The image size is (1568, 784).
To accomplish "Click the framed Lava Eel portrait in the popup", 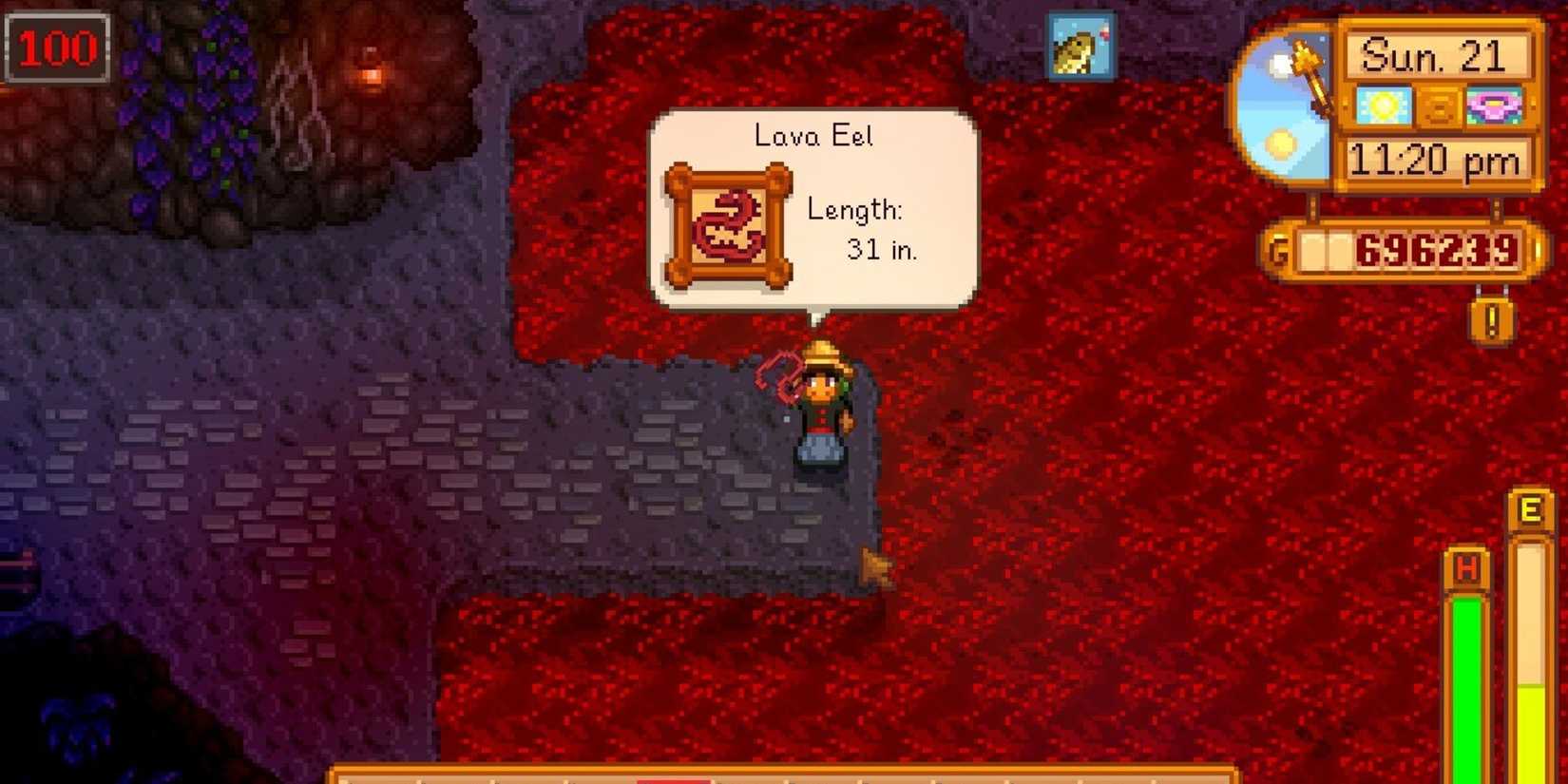I will tap(728, 222).
